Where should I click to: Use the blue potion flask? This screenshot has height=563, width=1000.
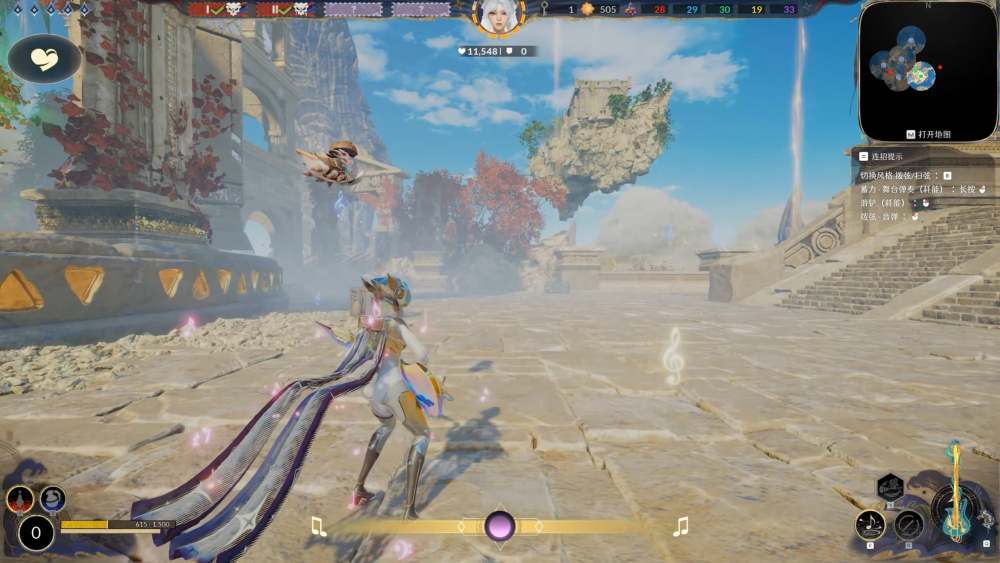coord(52,497)
